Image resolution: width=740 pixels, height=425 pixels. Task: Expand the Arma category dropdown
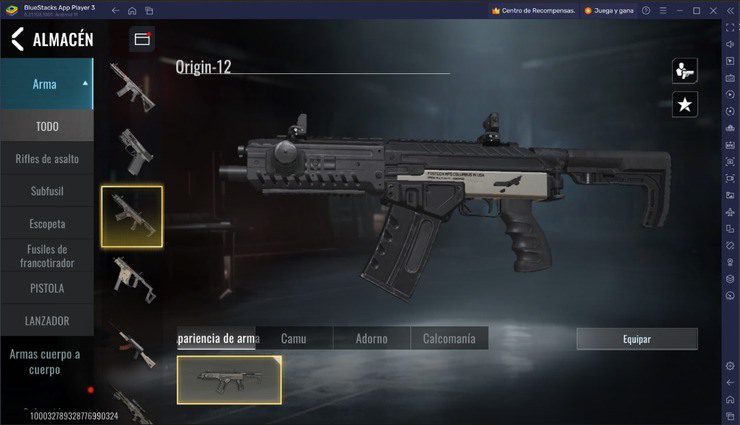[x=85, y=83]
